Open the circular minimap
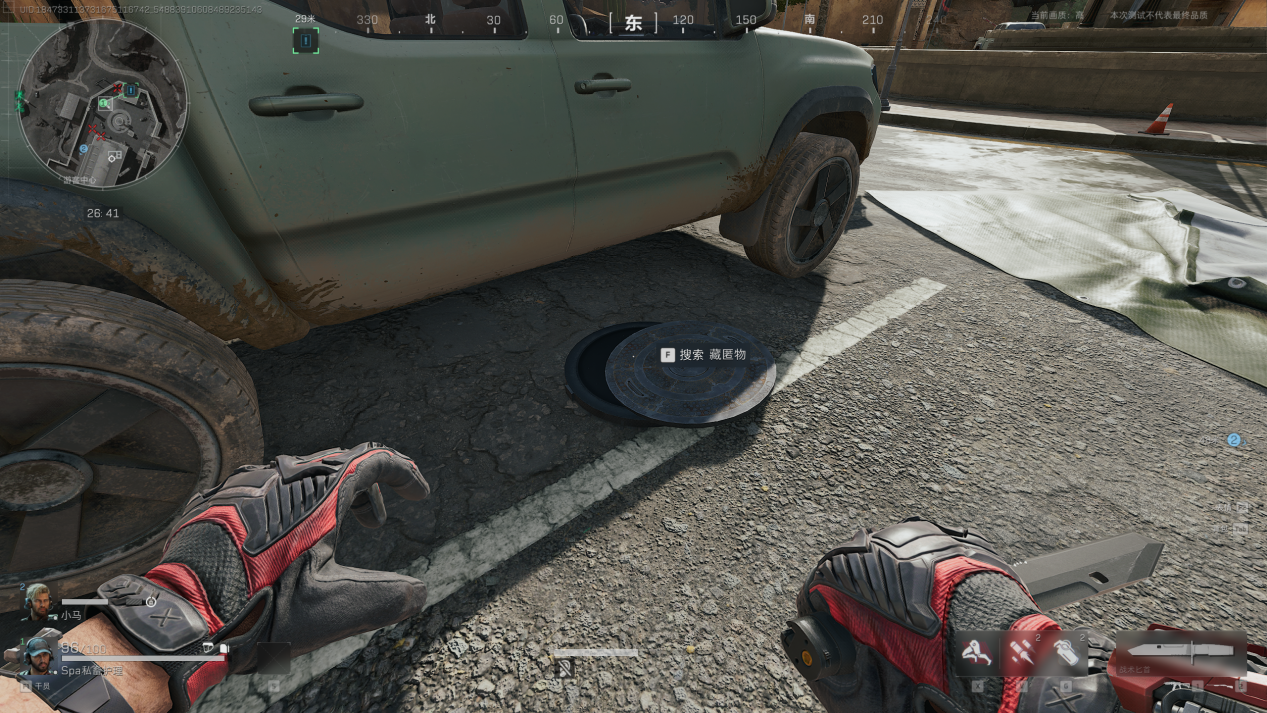This screenshot has width=1267, height=713. tap(103, 104)
